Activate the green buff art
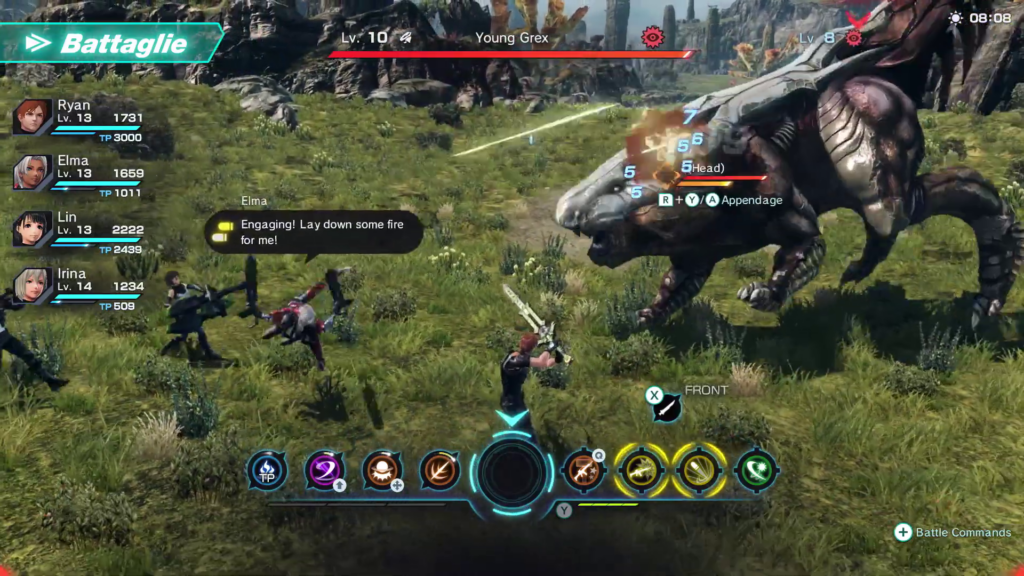 [757, 470]
